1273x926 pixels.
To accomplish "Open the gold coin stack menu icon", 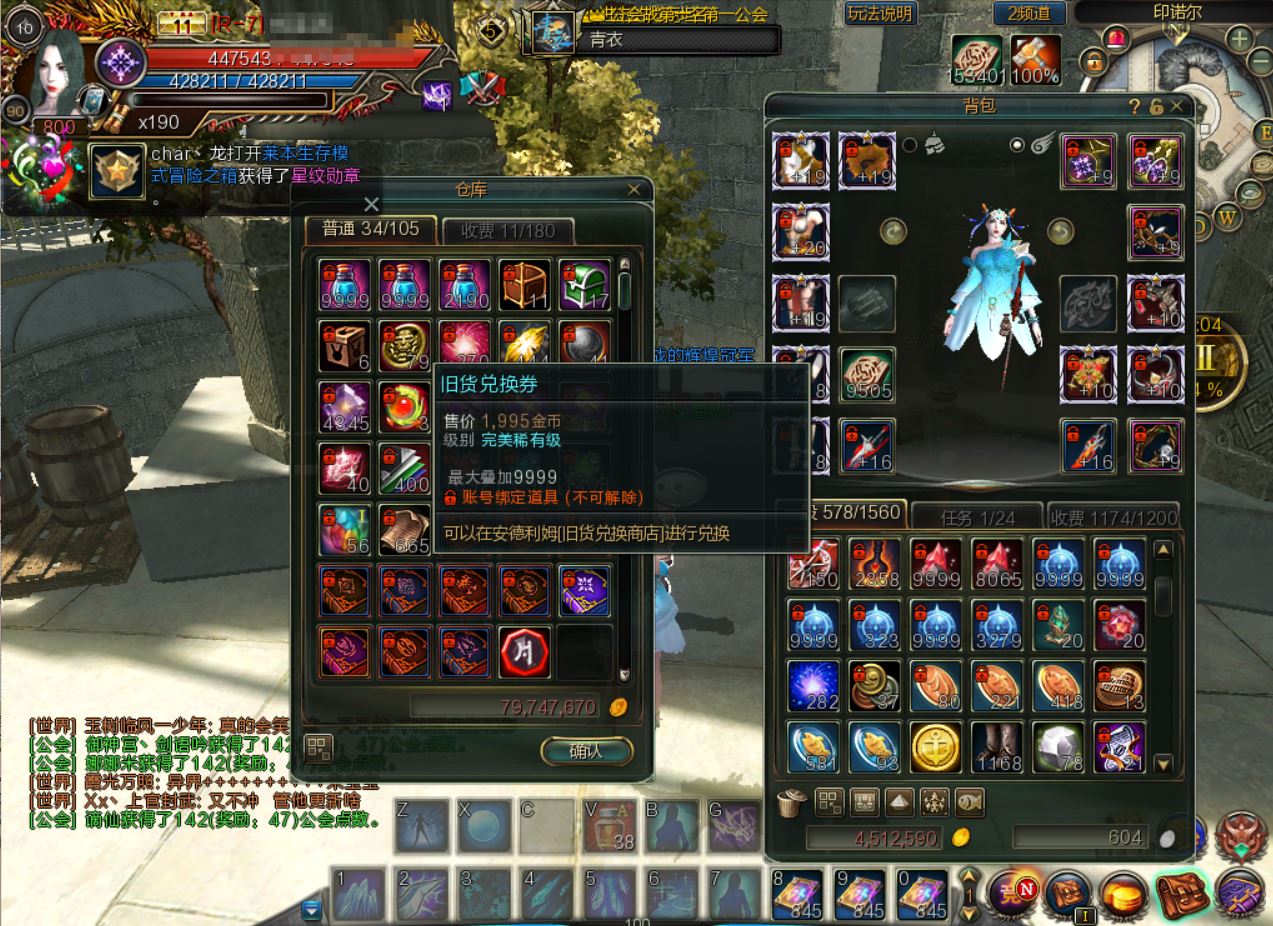I will pyautogui.click(x=1124, y=894).
